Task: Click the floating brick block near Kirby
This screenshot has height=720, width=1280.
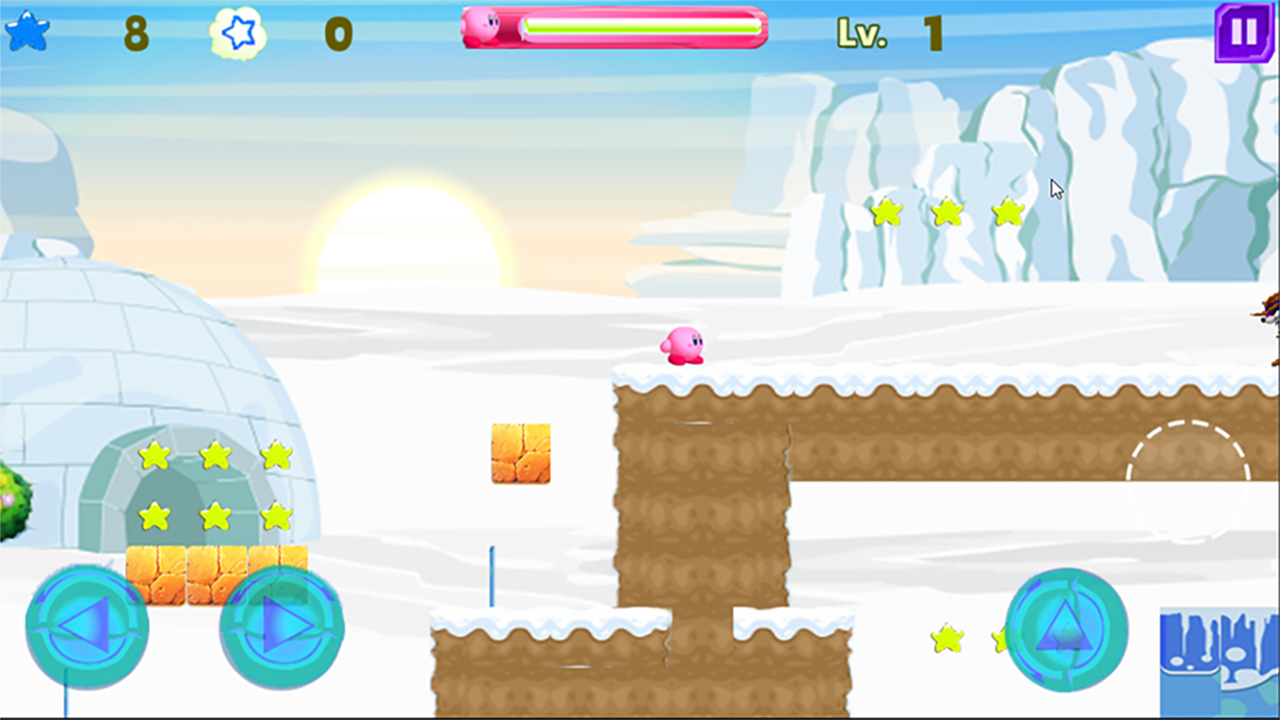Action: click(x=520, y=455)
